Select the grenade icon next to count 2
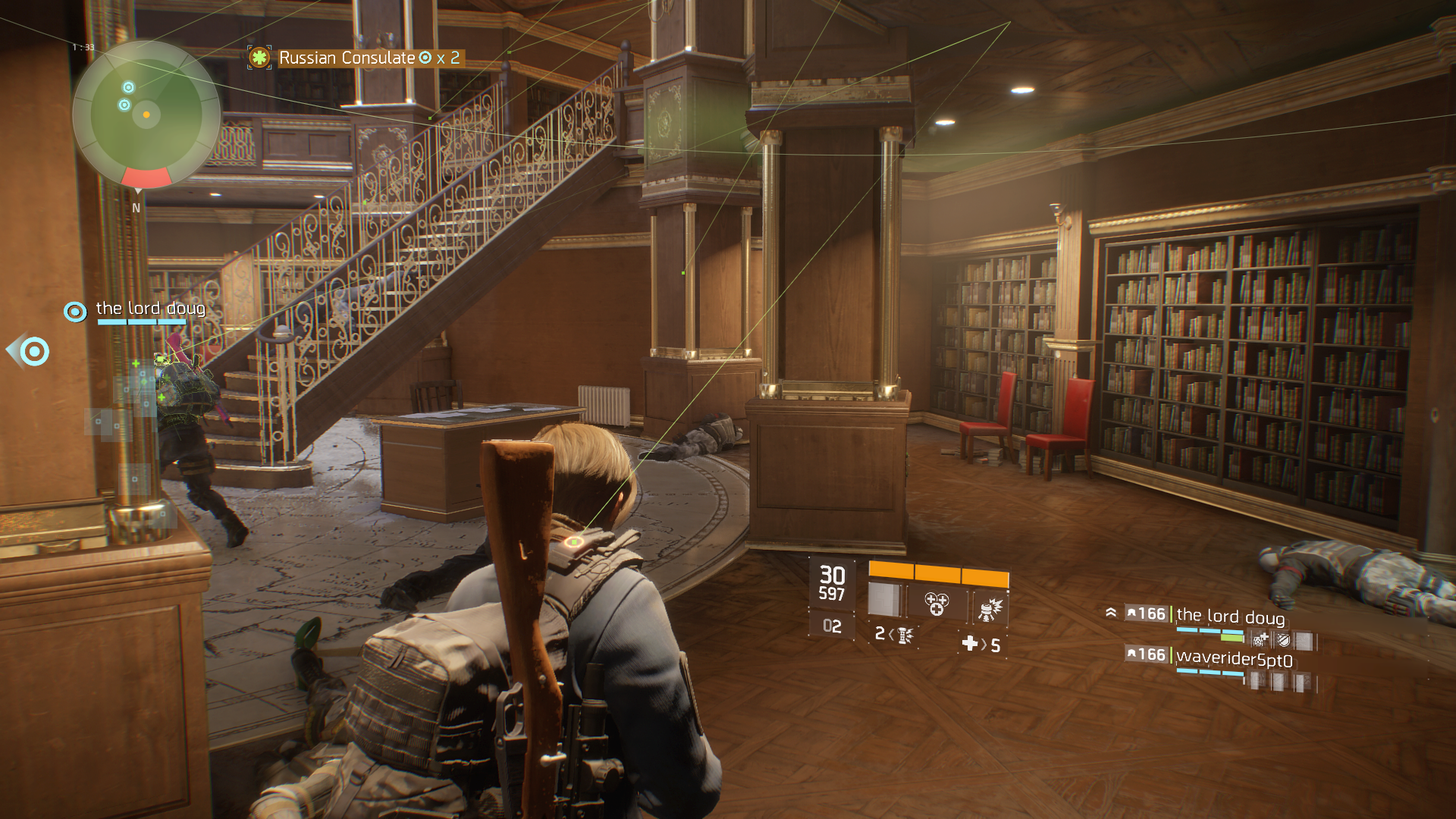Image resolution: width=1456 pixels, height=819 pixels. (905, 635)
